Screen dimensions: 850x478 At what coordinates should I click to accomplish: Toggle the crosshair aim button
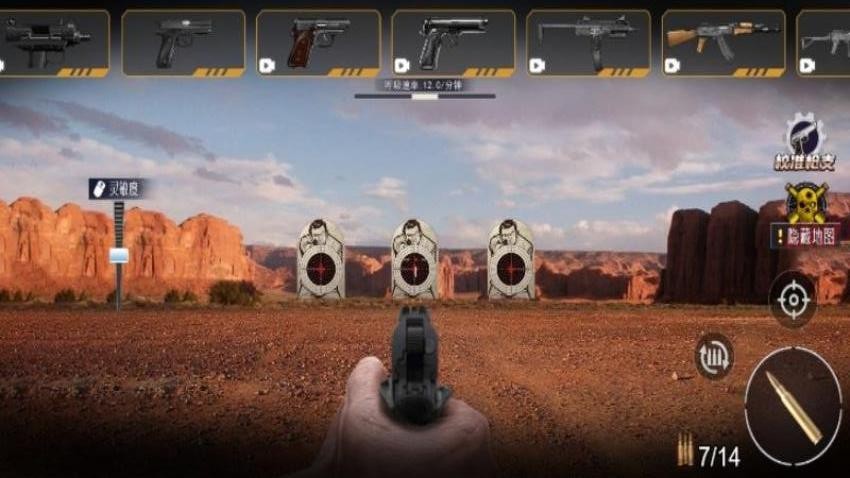793,299
